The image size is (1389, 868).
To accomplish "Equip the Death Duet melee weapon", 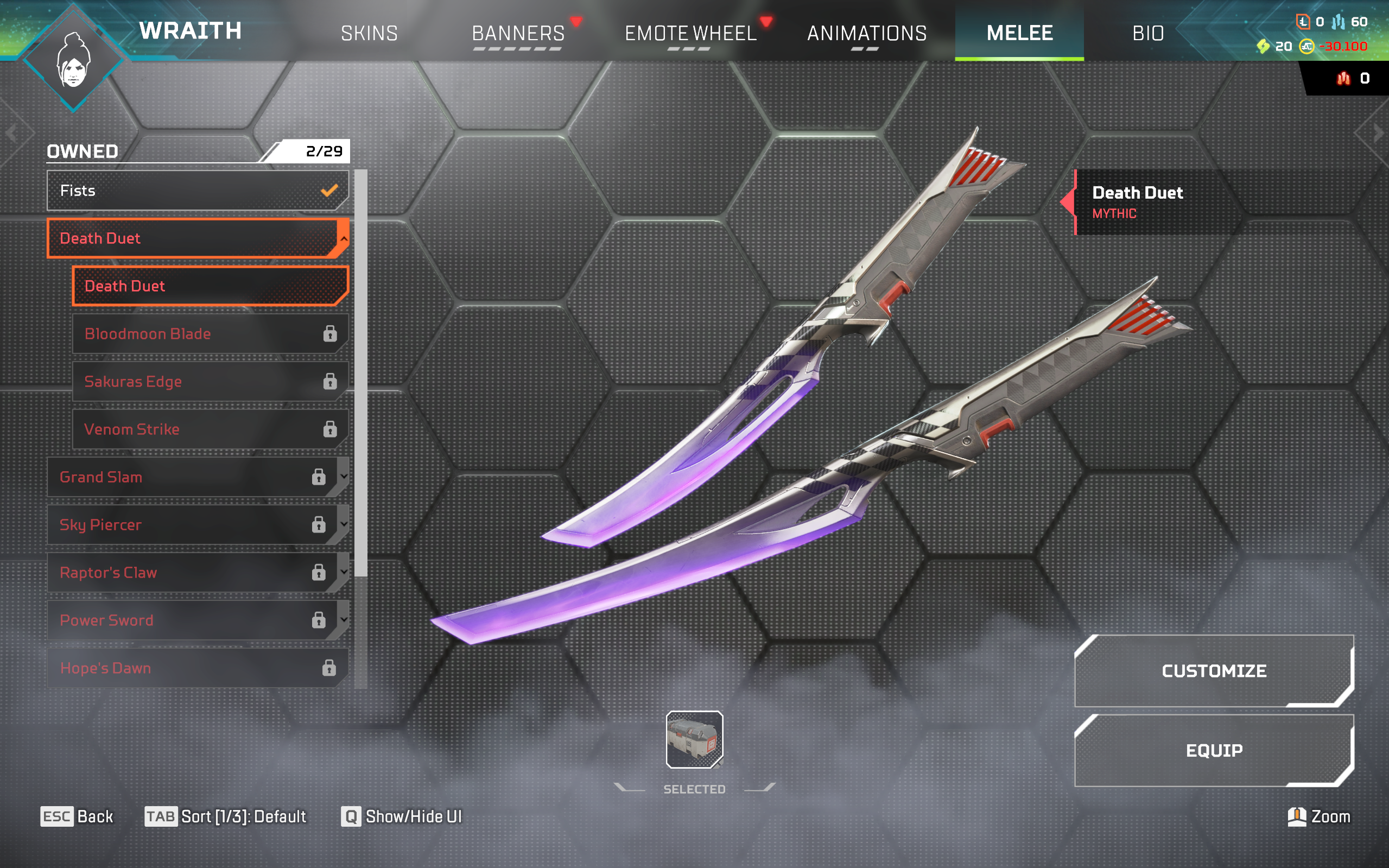I will click(x=1213, y=750).
